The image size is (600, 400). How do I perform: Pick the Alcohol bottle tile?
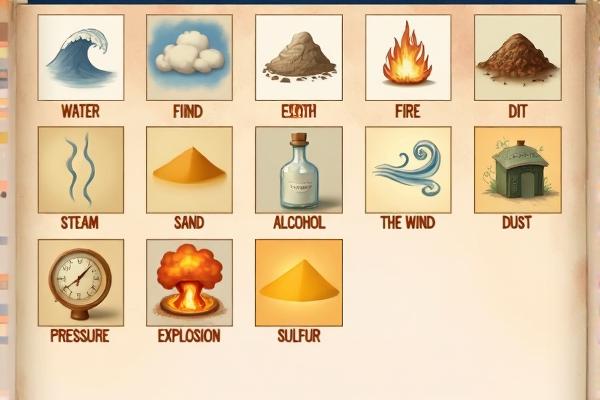click(x=299, y=169)
